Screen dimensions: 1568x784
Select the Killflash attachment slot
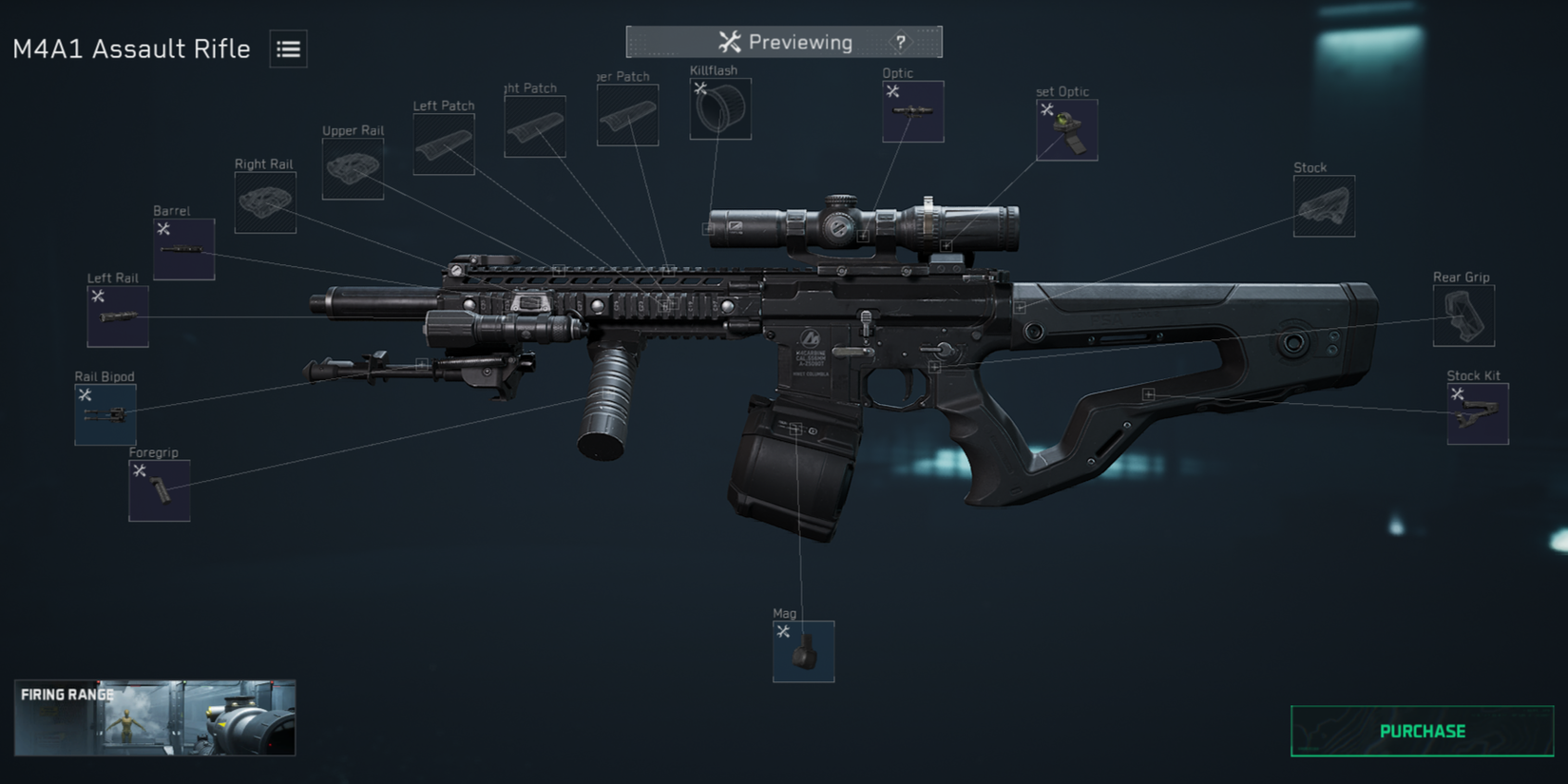click(719, 107)
